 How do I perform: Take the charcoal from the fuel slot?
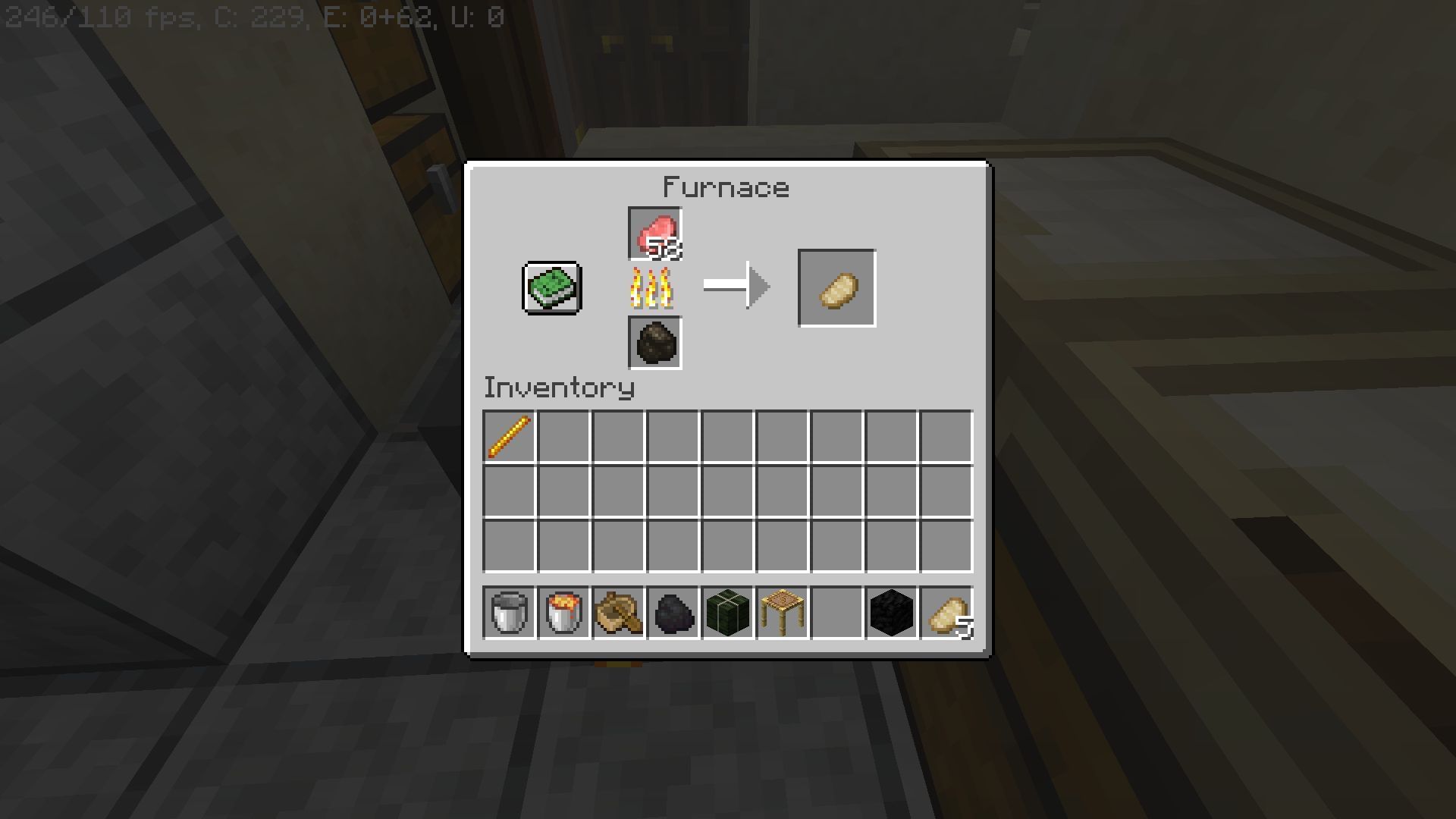(x=655, y=344)
